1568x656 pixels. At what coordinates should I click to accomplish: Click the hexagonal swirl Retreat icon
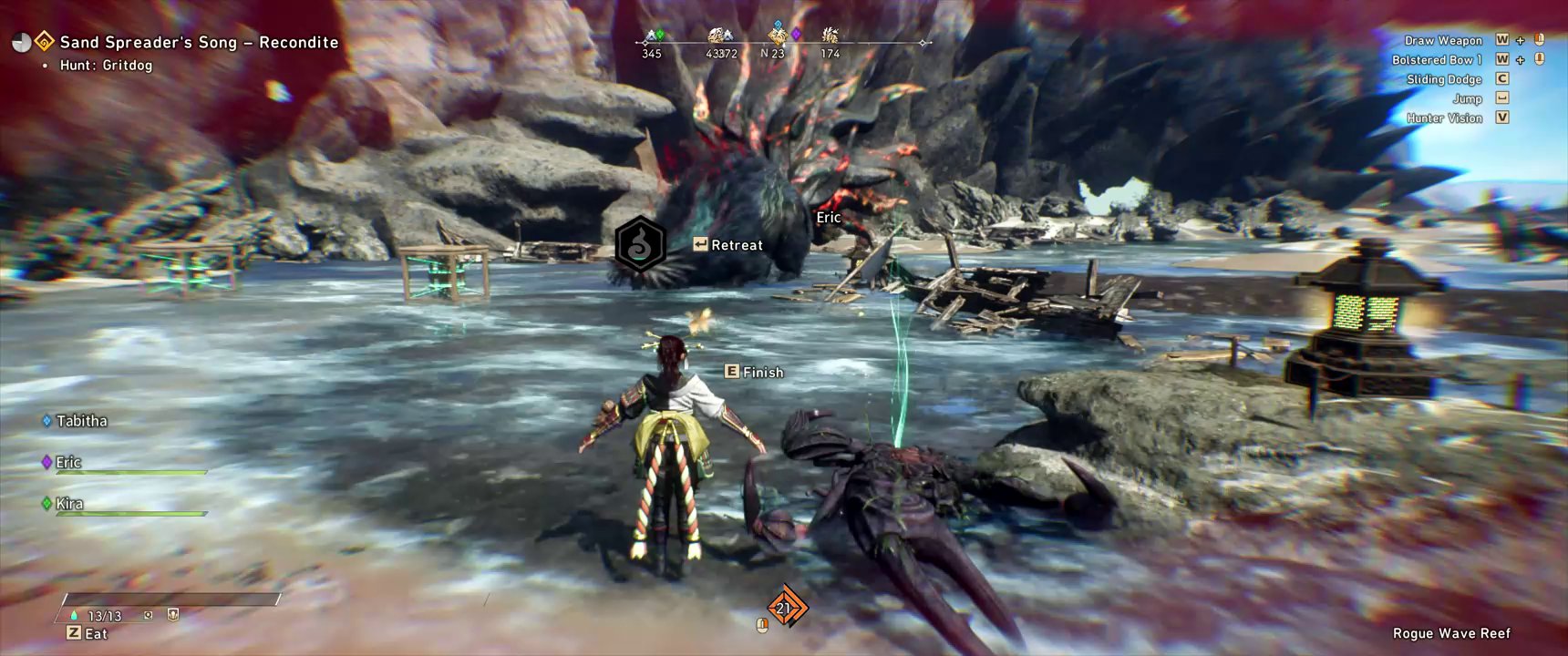640,244
